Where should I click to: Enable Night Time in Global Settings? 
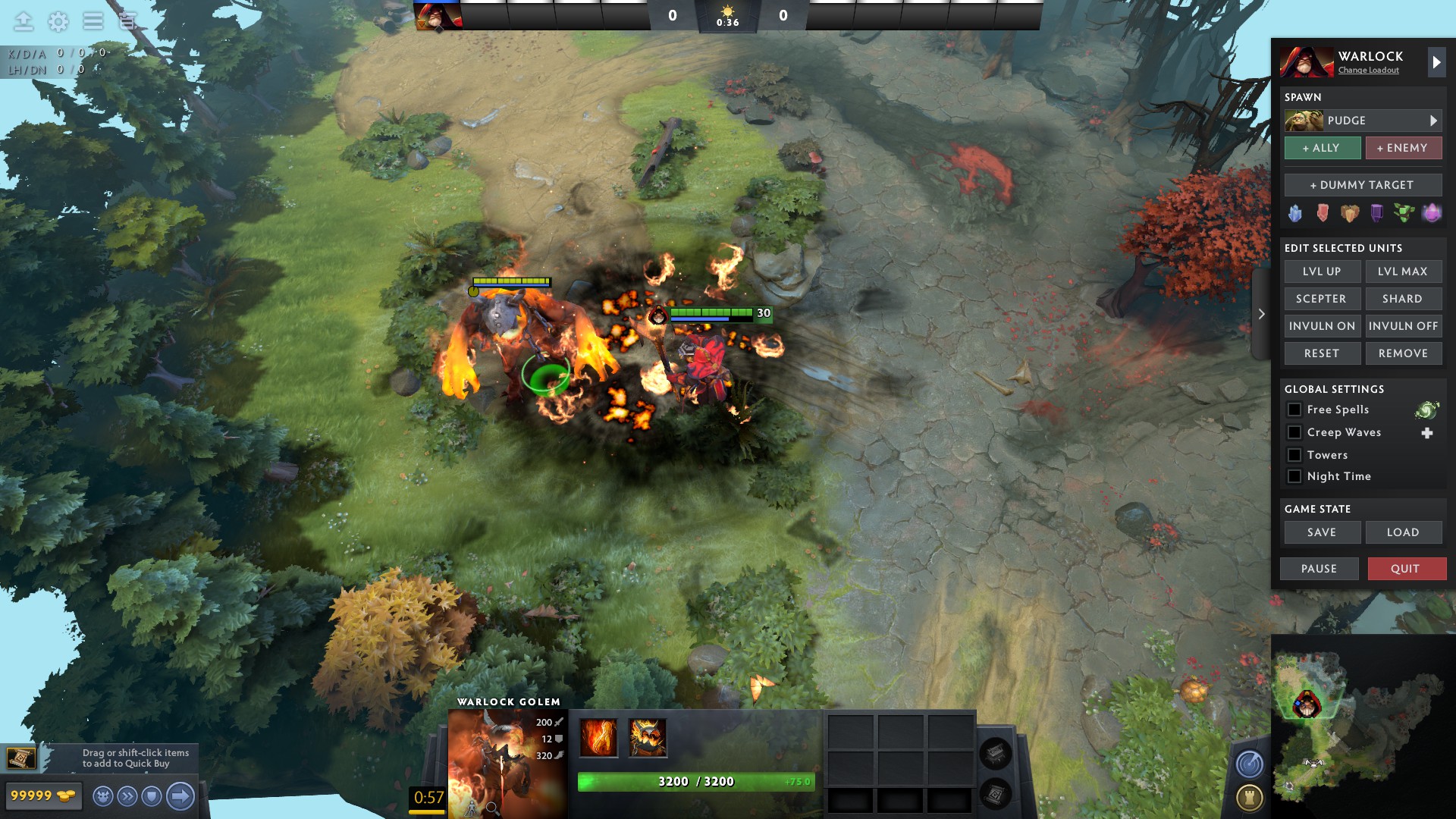click(x=1295, y=476)
